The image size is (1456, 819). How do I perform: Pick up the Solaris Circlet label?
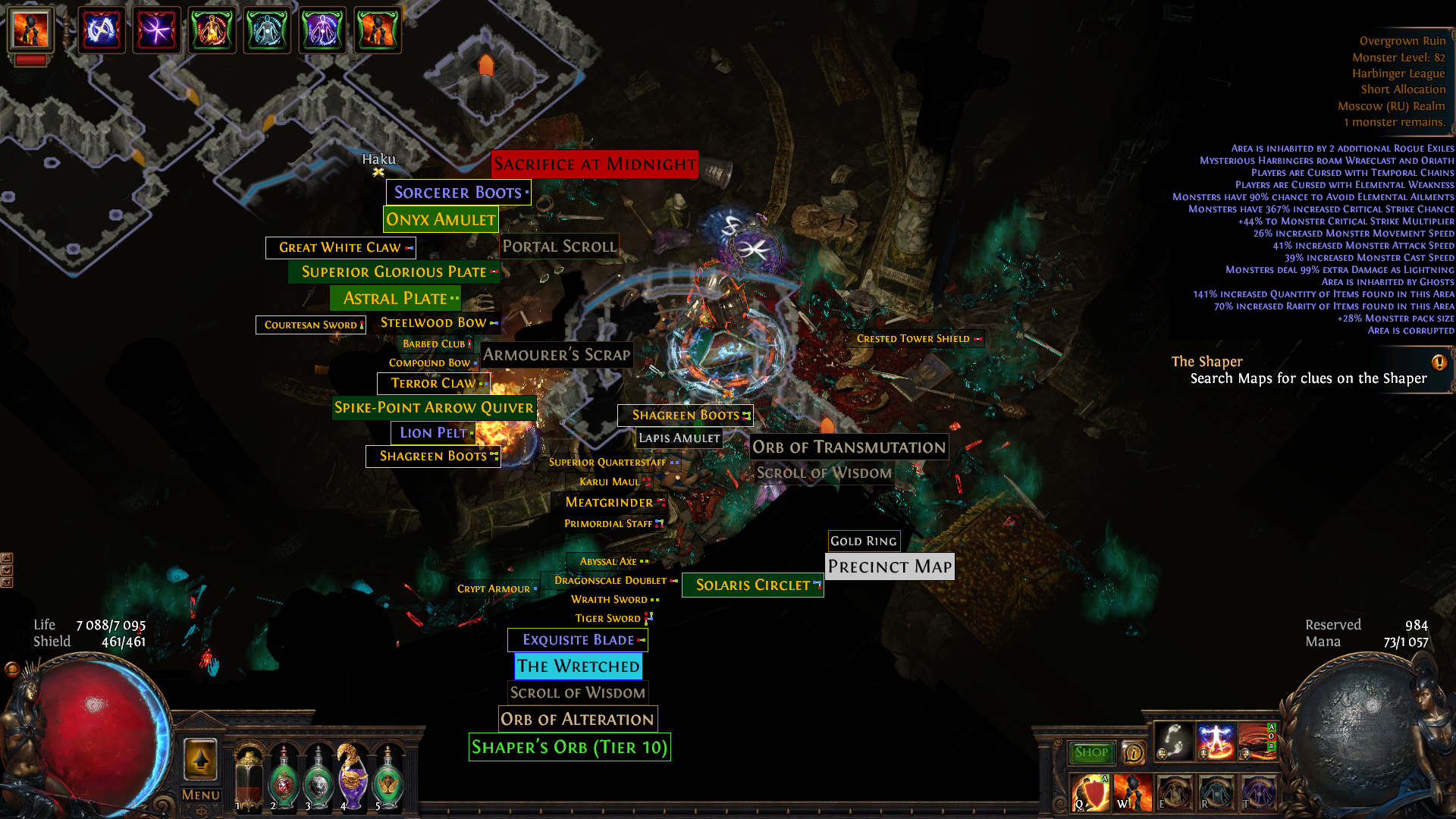[752, 585]
